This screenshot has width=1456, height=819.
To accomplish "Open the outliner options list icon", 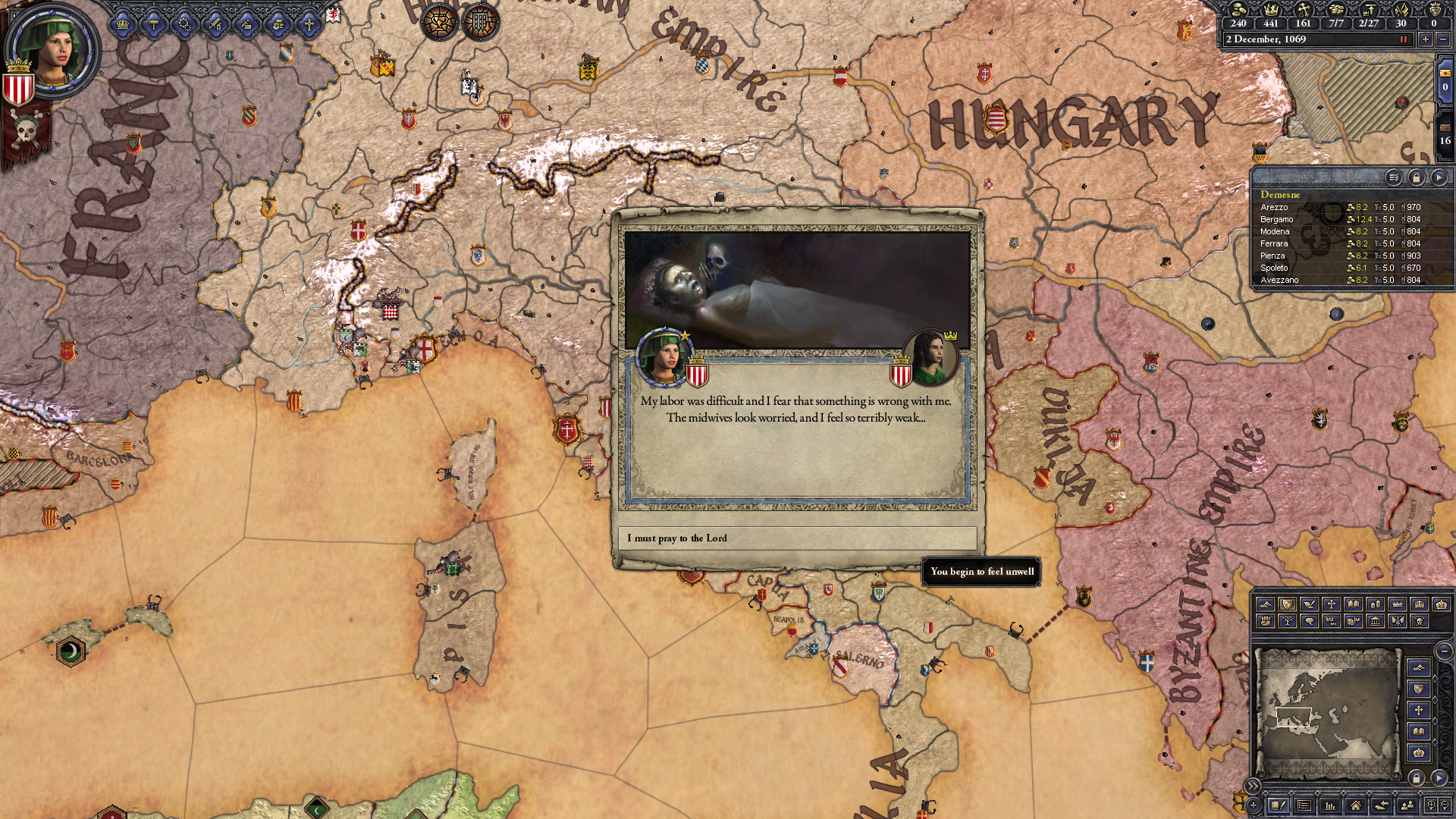I will click(x=1394, y=178).
